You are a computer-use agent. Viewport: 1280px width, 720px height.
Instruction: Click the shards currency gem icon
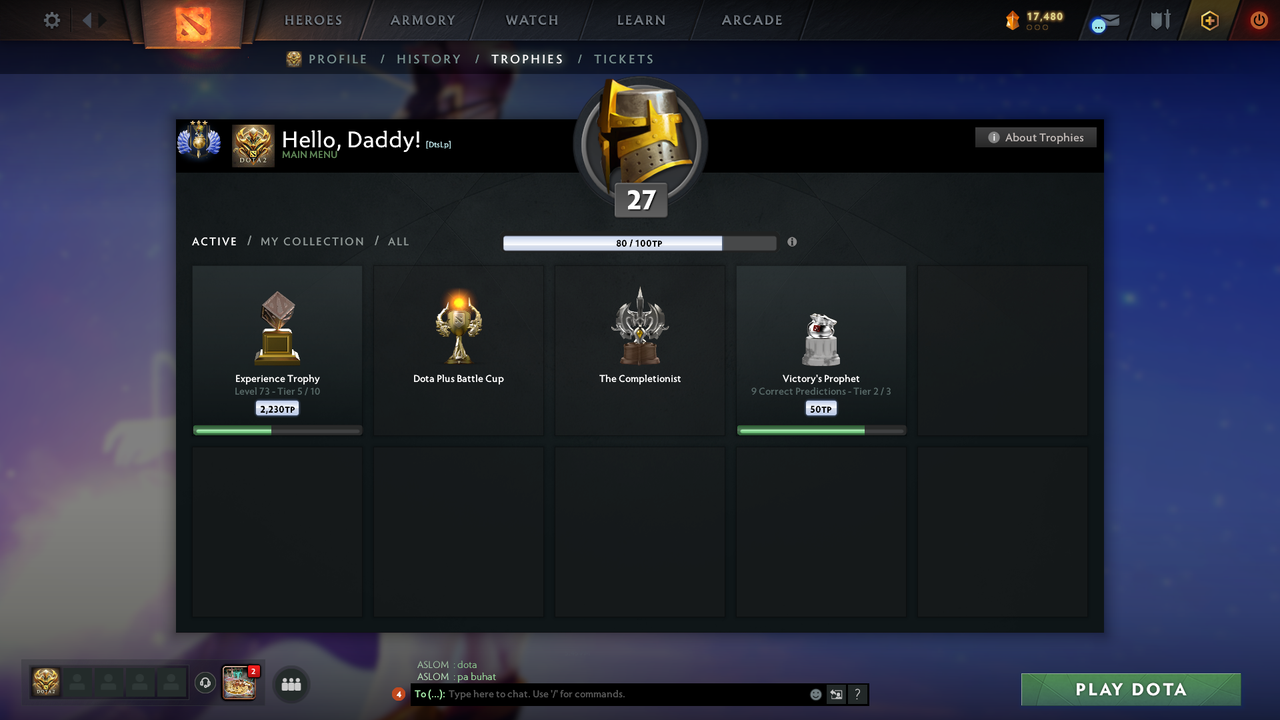click(x=1012, y=17)
